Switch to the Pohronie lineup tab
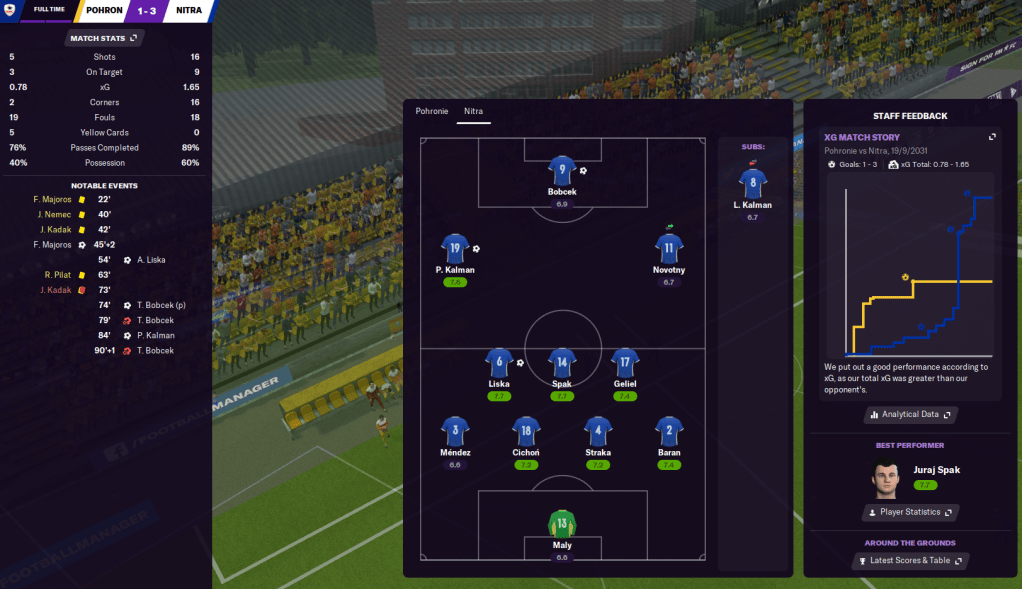The width and height of the screenshot is (1022, 589). [432, 111]
